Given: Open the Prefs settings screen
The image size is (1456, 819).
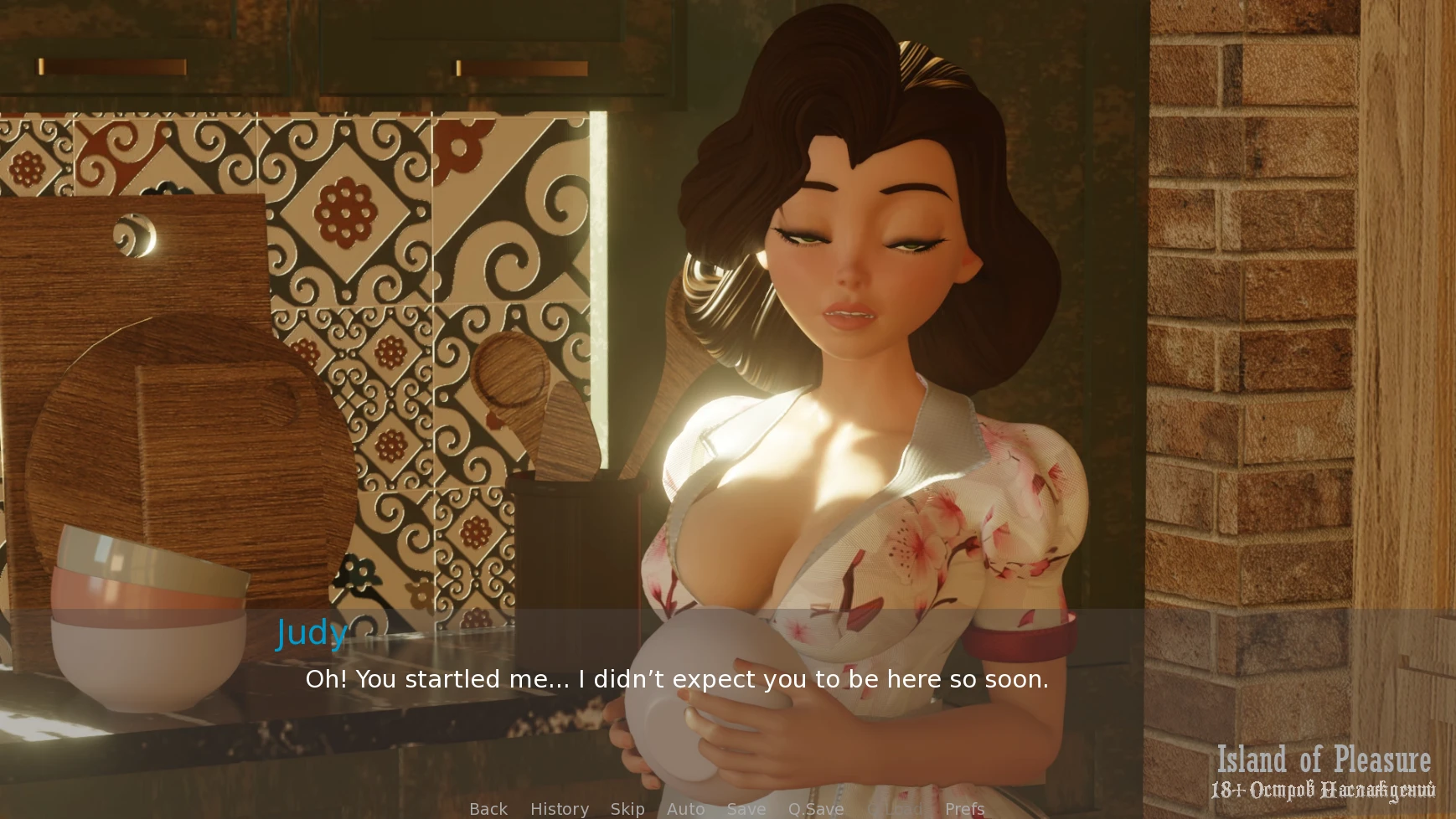Looking at the screenshot, I should tap(965, 809).
